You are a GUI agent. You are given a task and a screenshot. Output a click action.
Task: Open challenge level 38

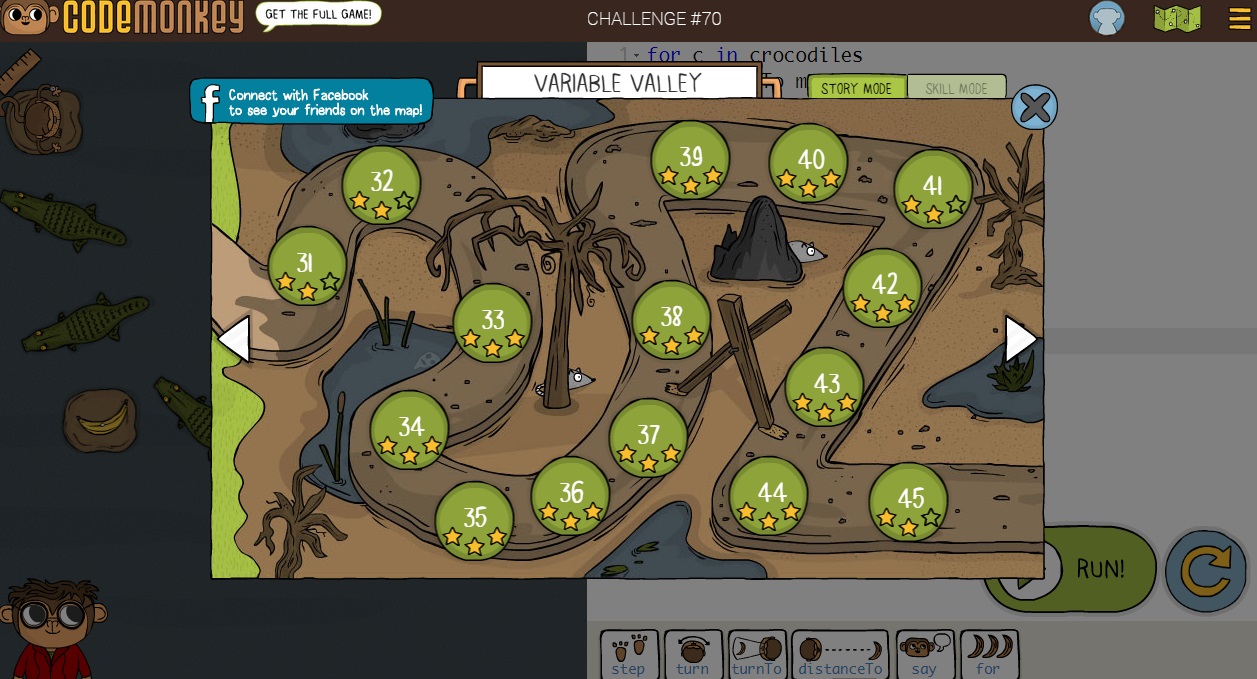(671, 320)
